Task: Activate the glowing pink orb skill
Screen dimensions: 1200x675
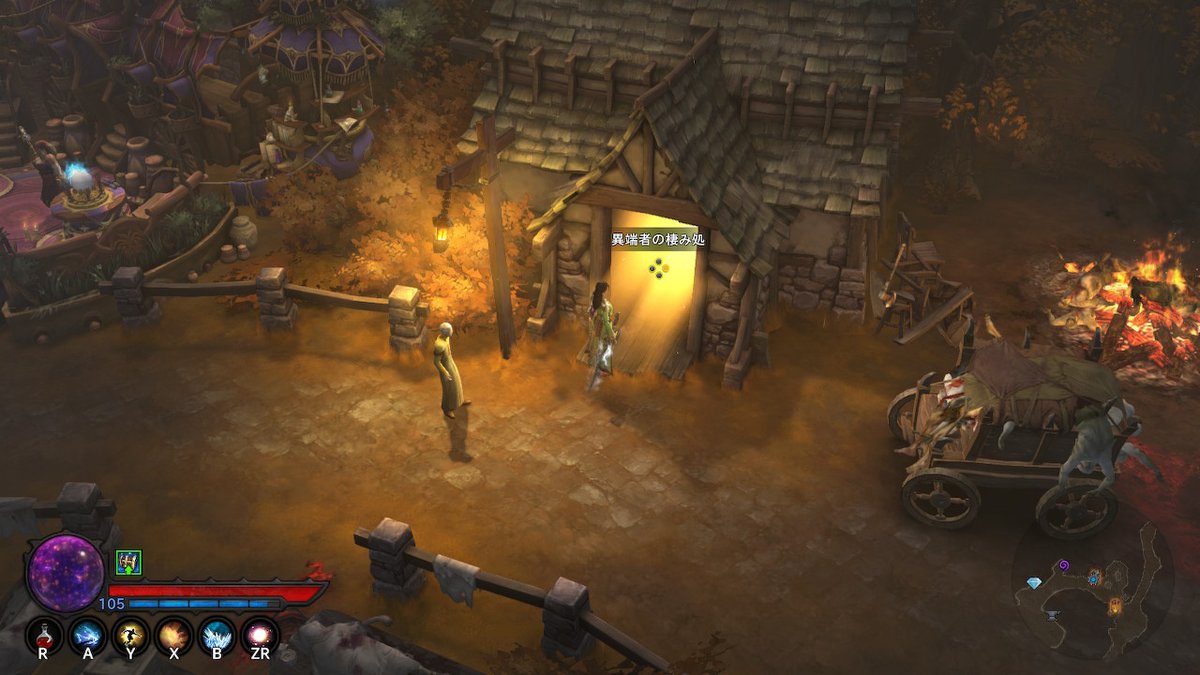Action: click(260, 634)
